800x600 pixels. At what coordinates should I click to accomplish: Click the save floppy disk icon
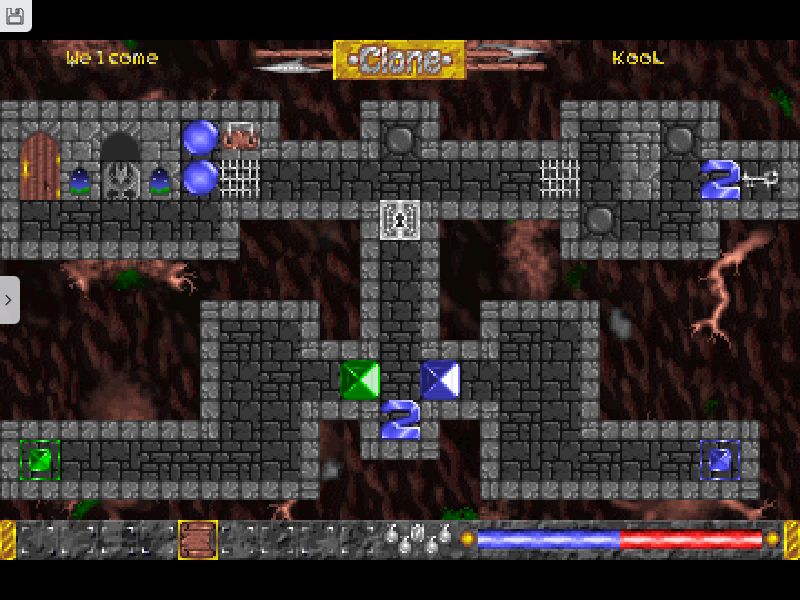click(x=15, y=15)
